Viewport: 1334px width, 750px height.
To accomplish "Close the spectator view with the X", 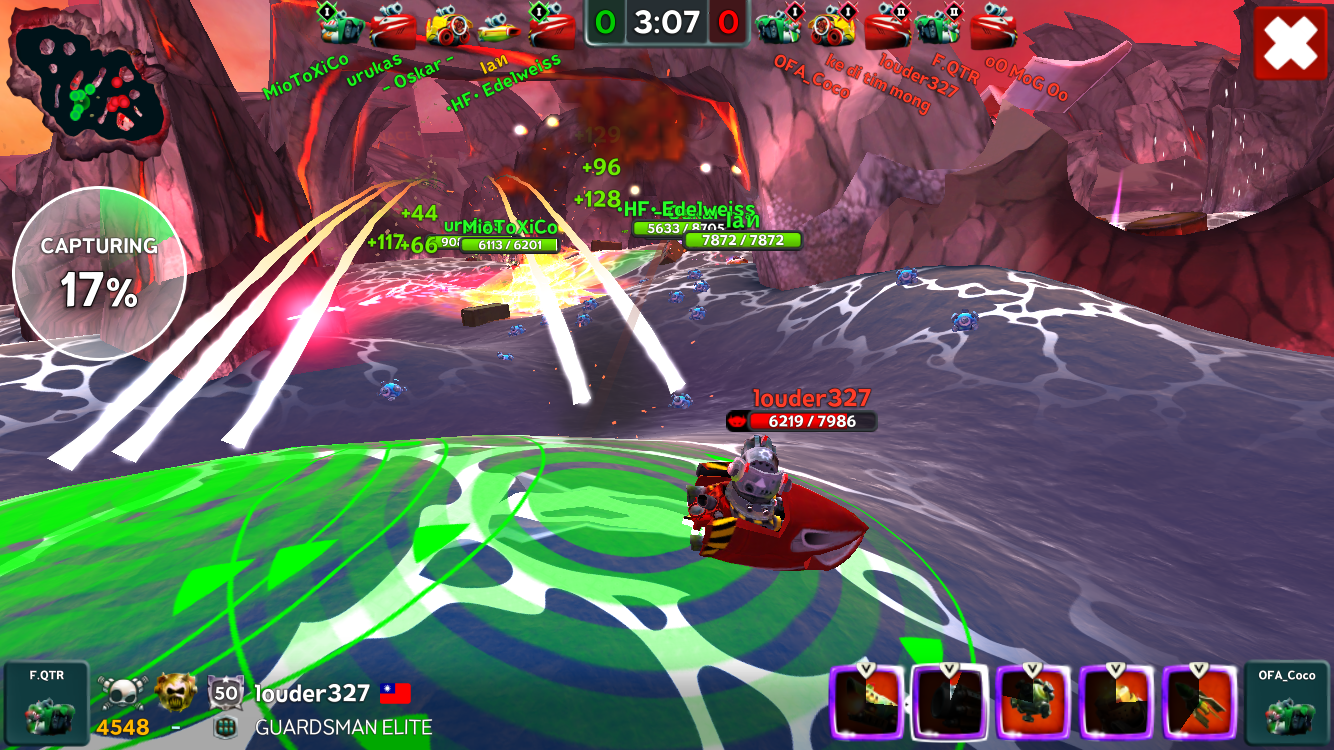I will click(x=1290, y=44).
